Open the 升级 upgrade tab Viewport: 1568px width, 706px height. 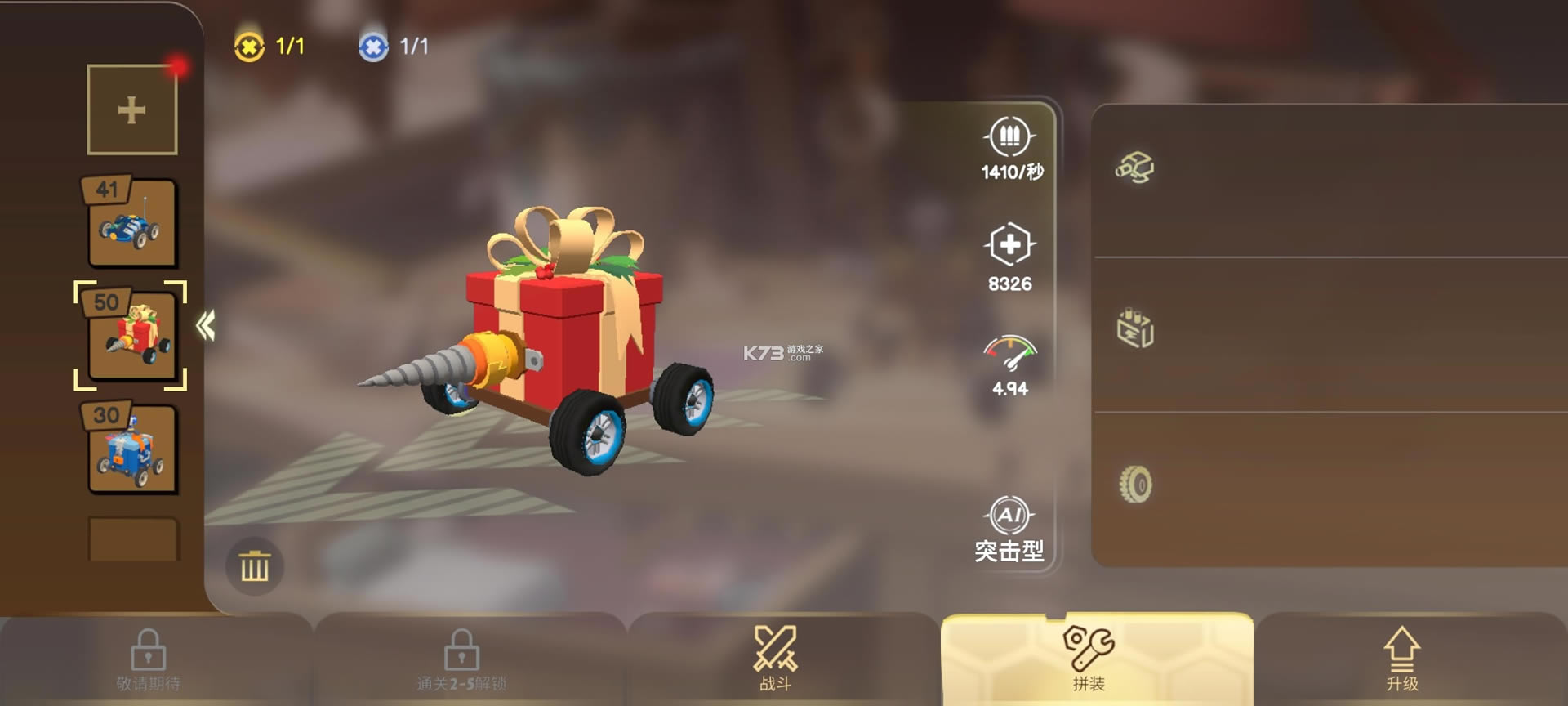point(1401,659)
